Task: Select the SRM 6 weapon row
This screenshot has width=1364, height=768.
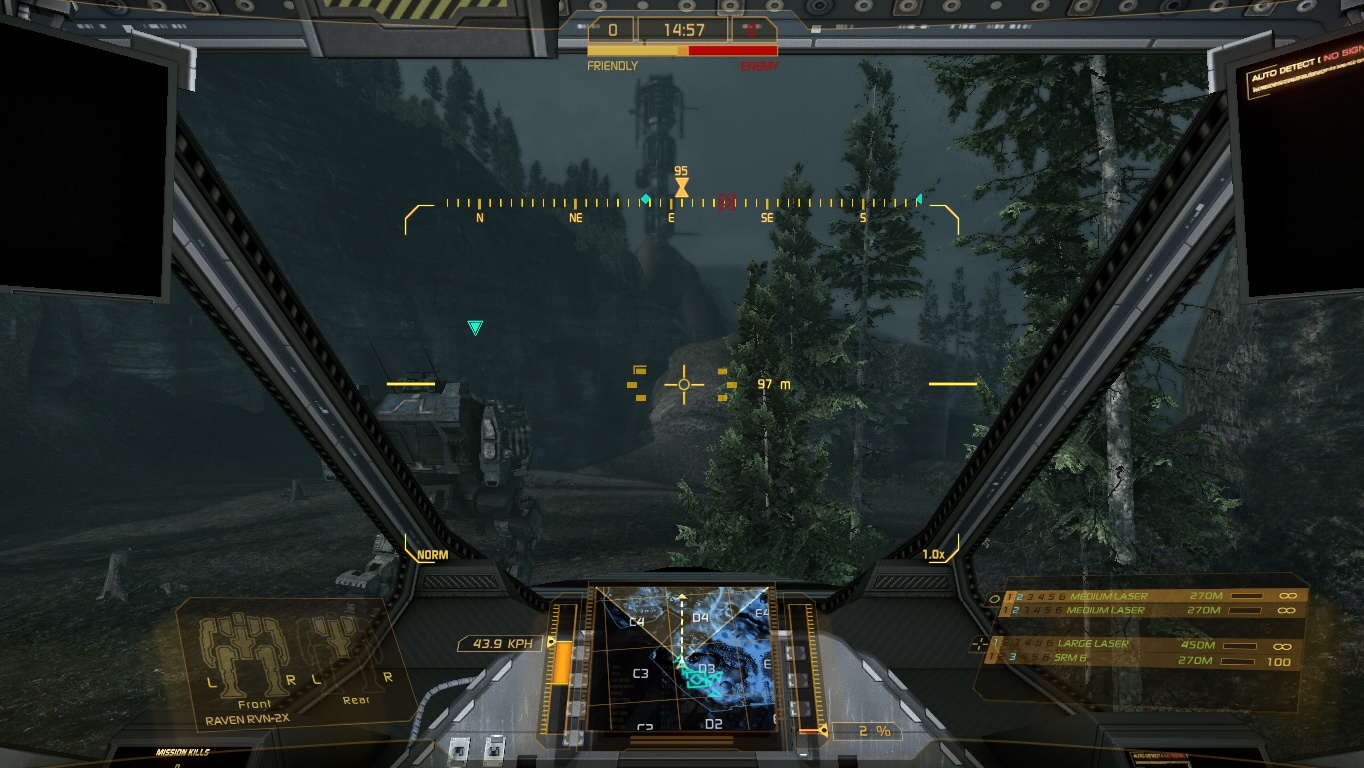Action: click(1140, 660)
